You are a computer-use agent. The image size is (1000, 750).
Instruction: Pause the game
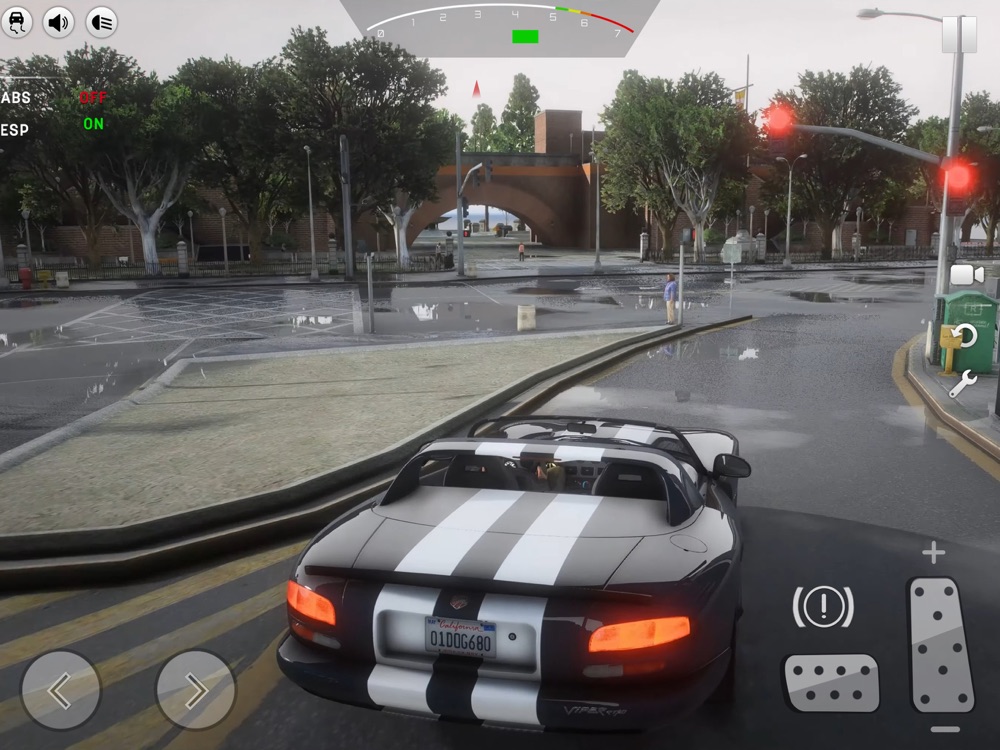(959, 34)
